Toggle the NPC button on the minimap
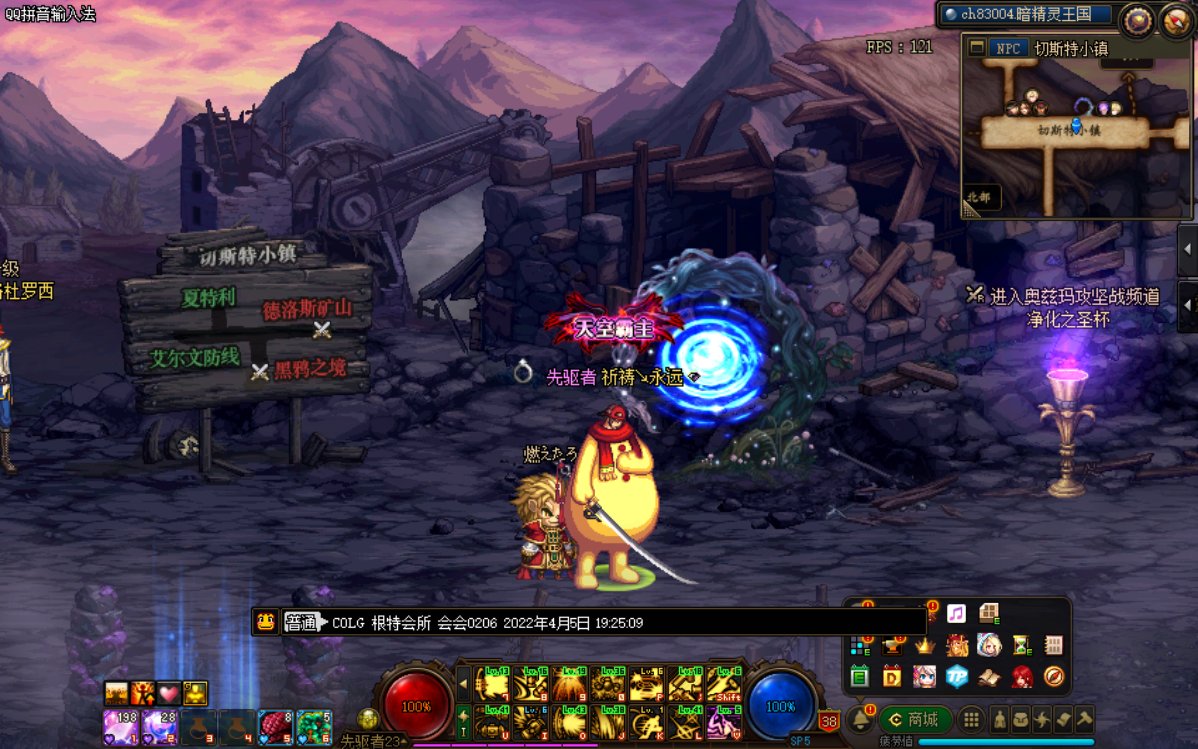 click(x=1008, y=48)
